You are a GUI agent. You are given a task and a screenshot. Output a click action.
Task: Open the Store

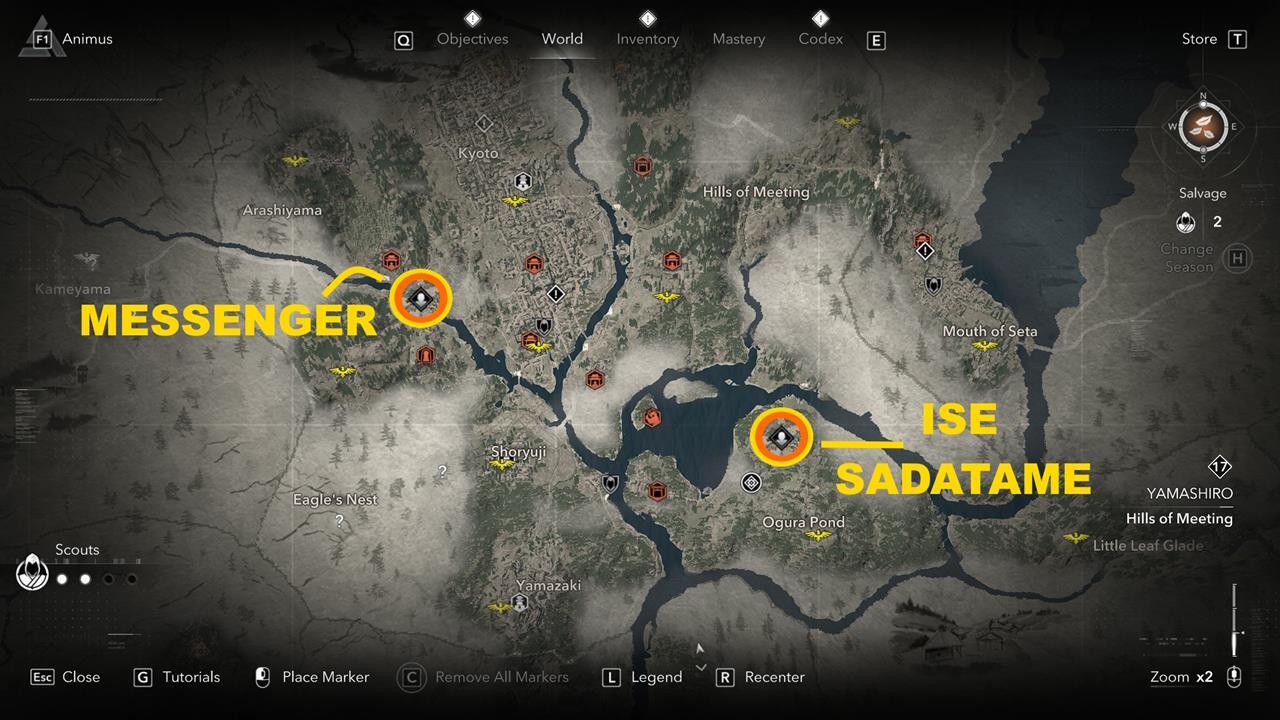(1199, 39)
